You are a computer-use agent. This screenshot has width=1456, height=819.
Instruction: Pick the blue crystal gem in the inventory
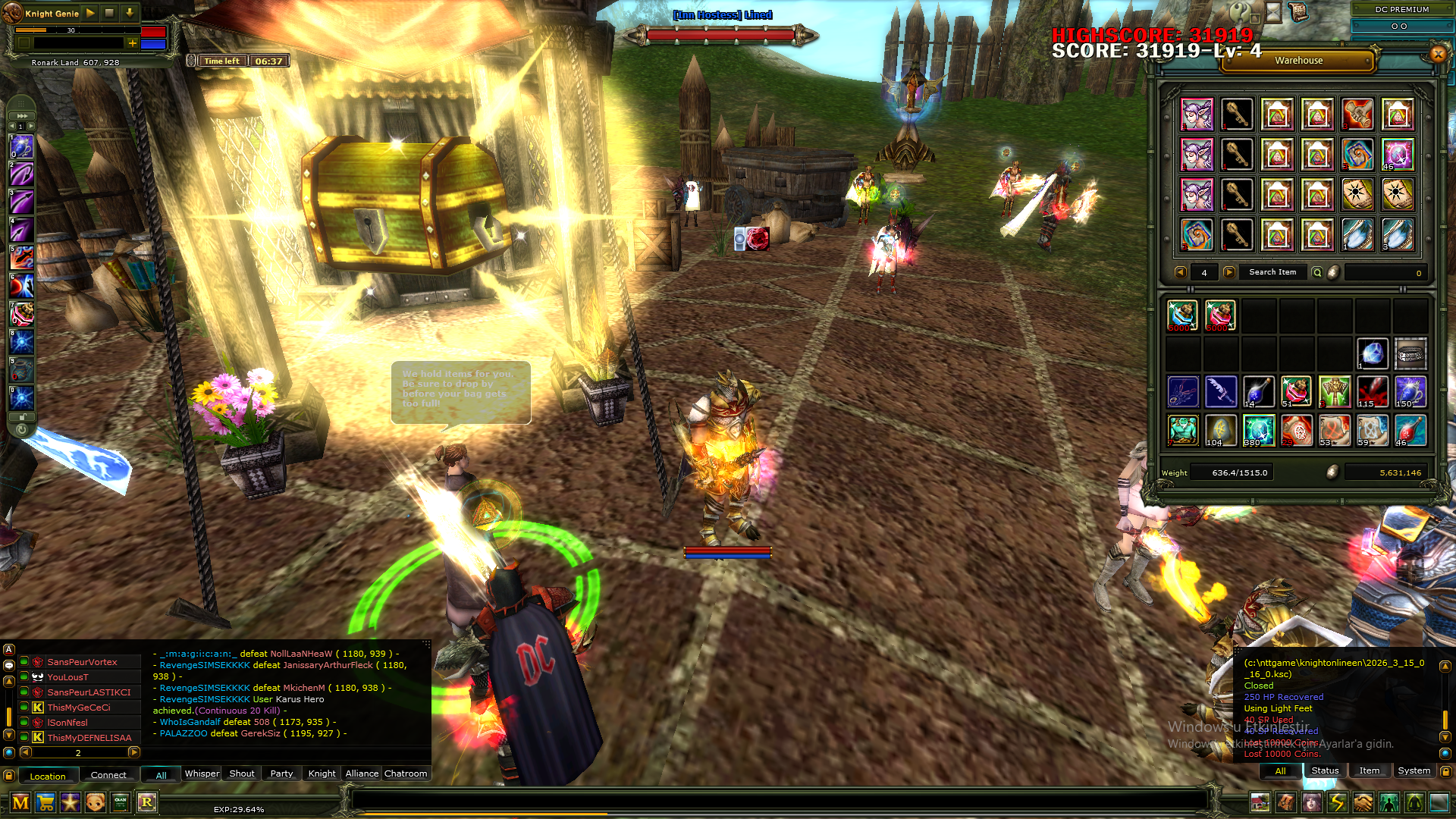click(1372, 353)
